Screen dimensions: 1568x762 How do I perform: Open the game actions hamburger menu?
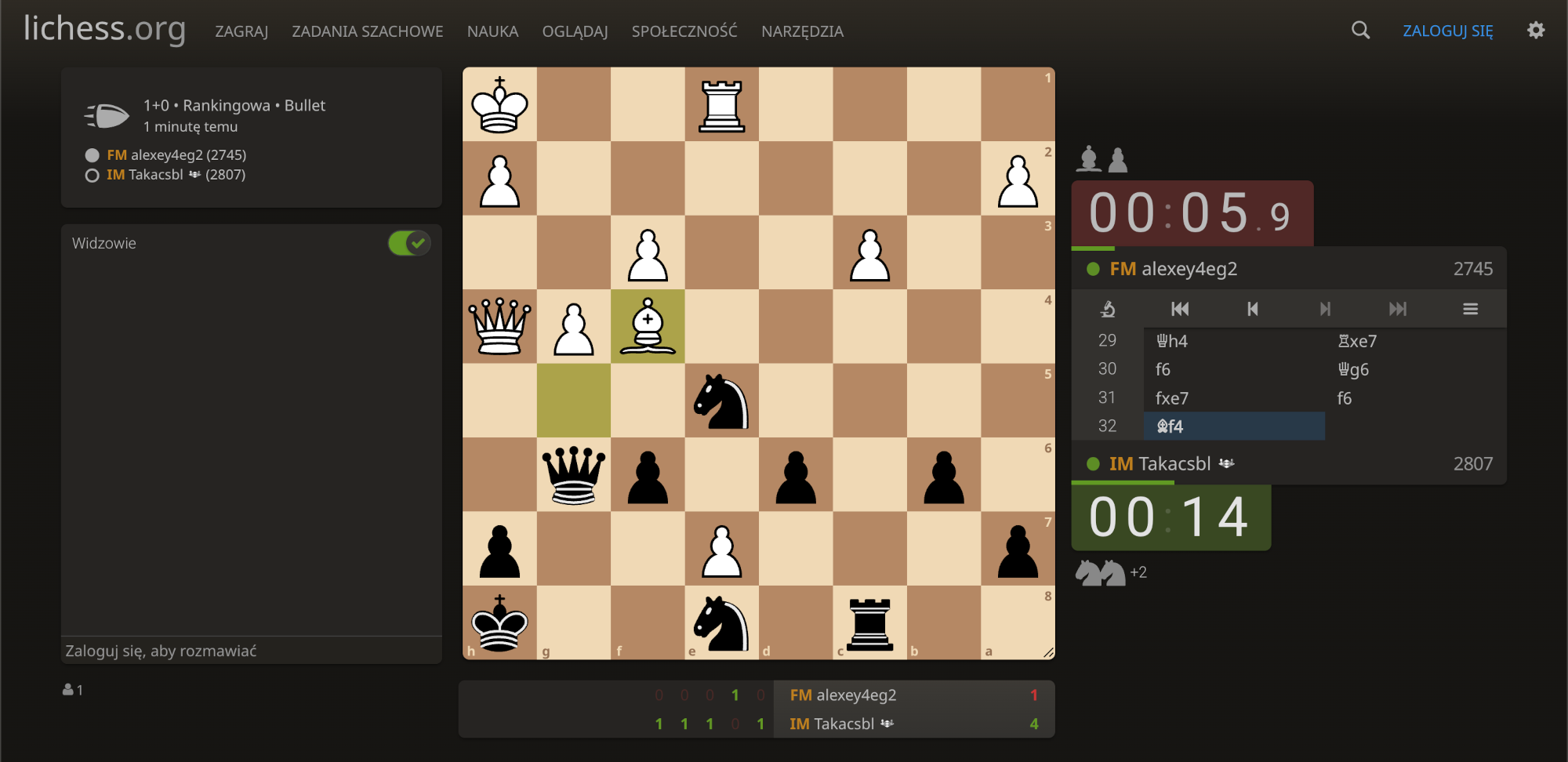(1470, 309)
